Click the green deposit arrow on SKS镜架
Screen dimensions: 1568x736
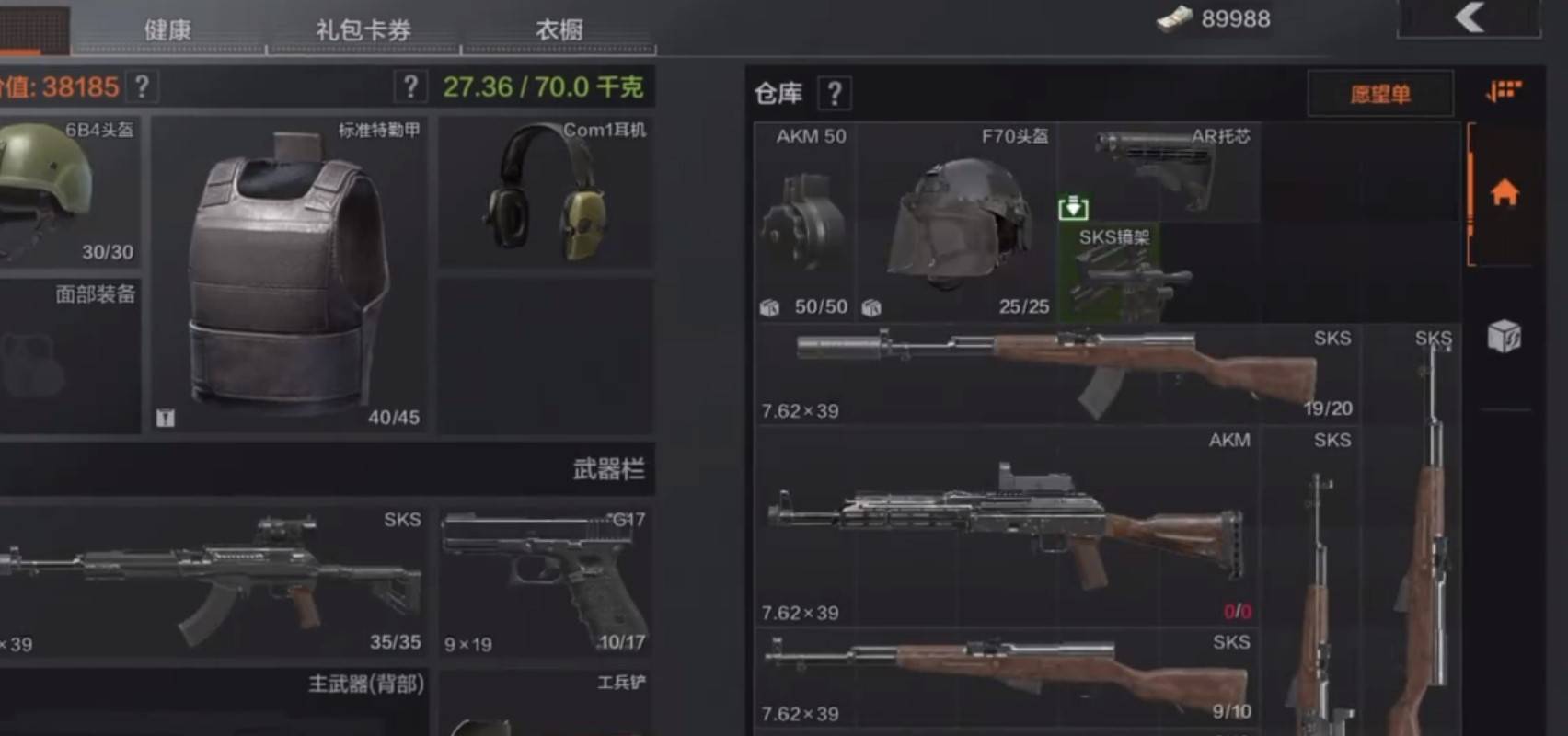click(1075, 208)
